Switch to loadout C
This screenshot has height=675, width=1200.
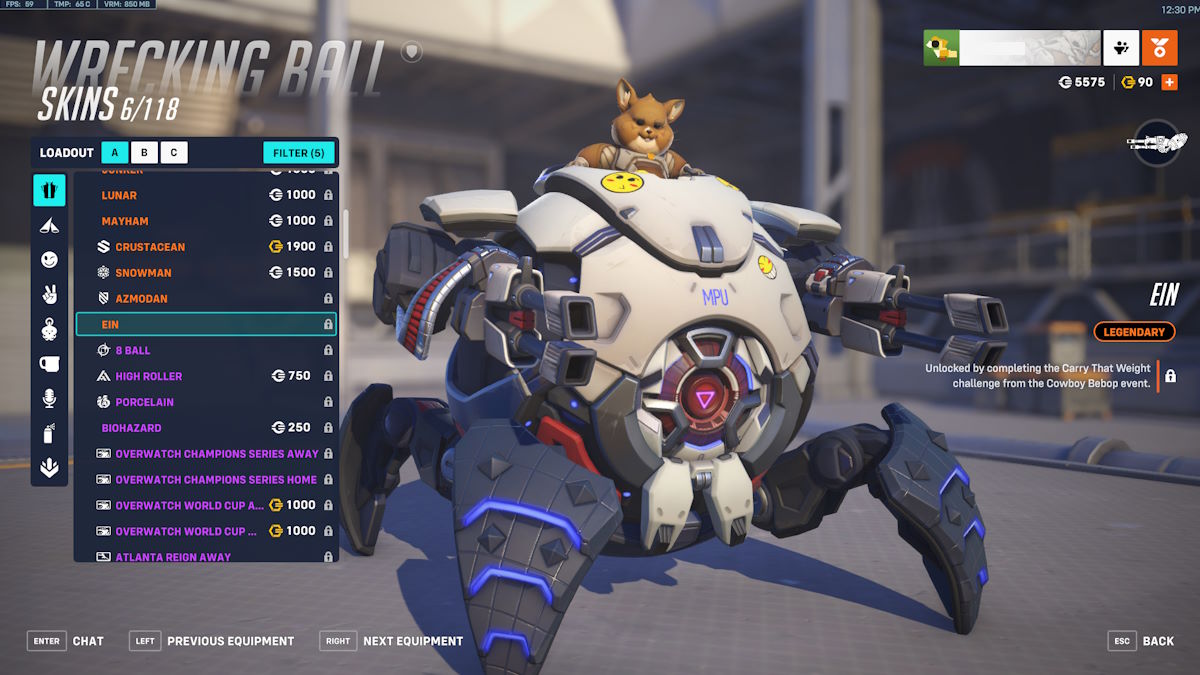[x=174, y=153]
